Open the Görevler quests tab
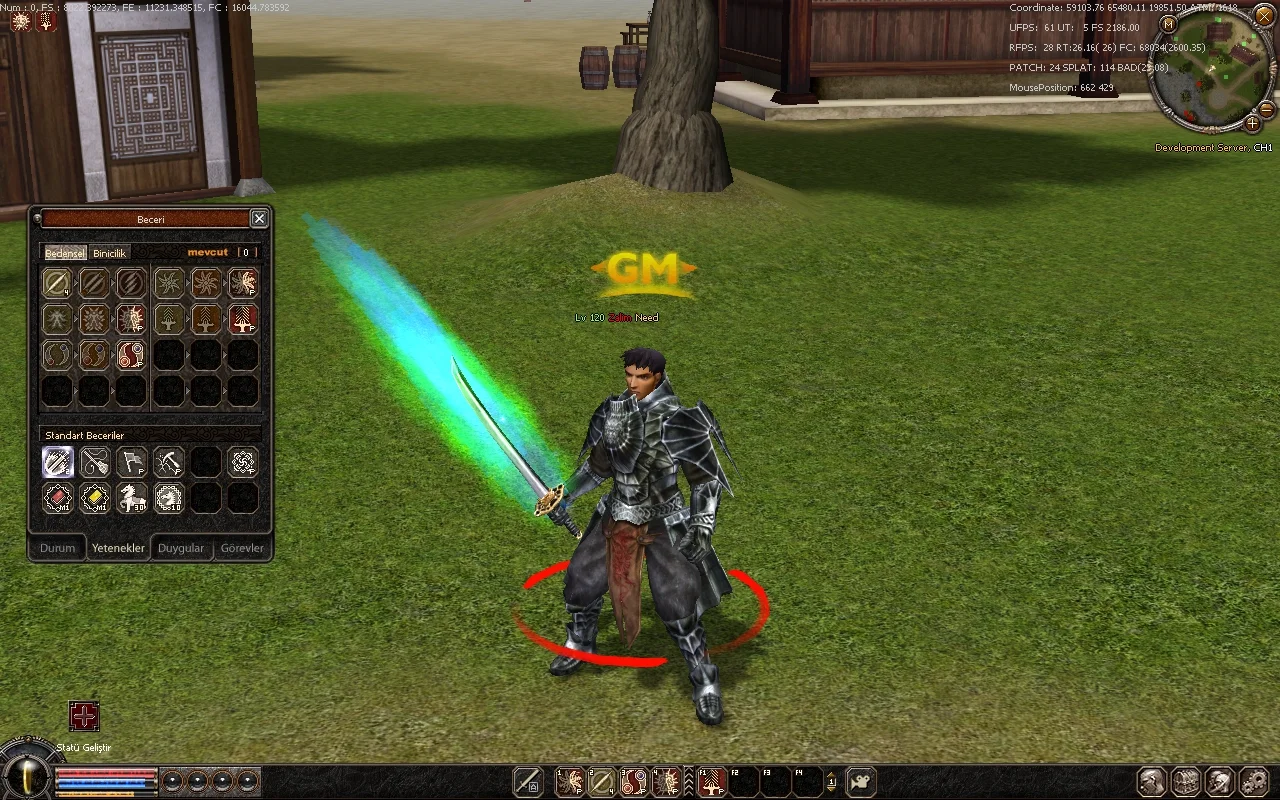Viewport: 1280px width, 800px height. [x=242, y=548]
